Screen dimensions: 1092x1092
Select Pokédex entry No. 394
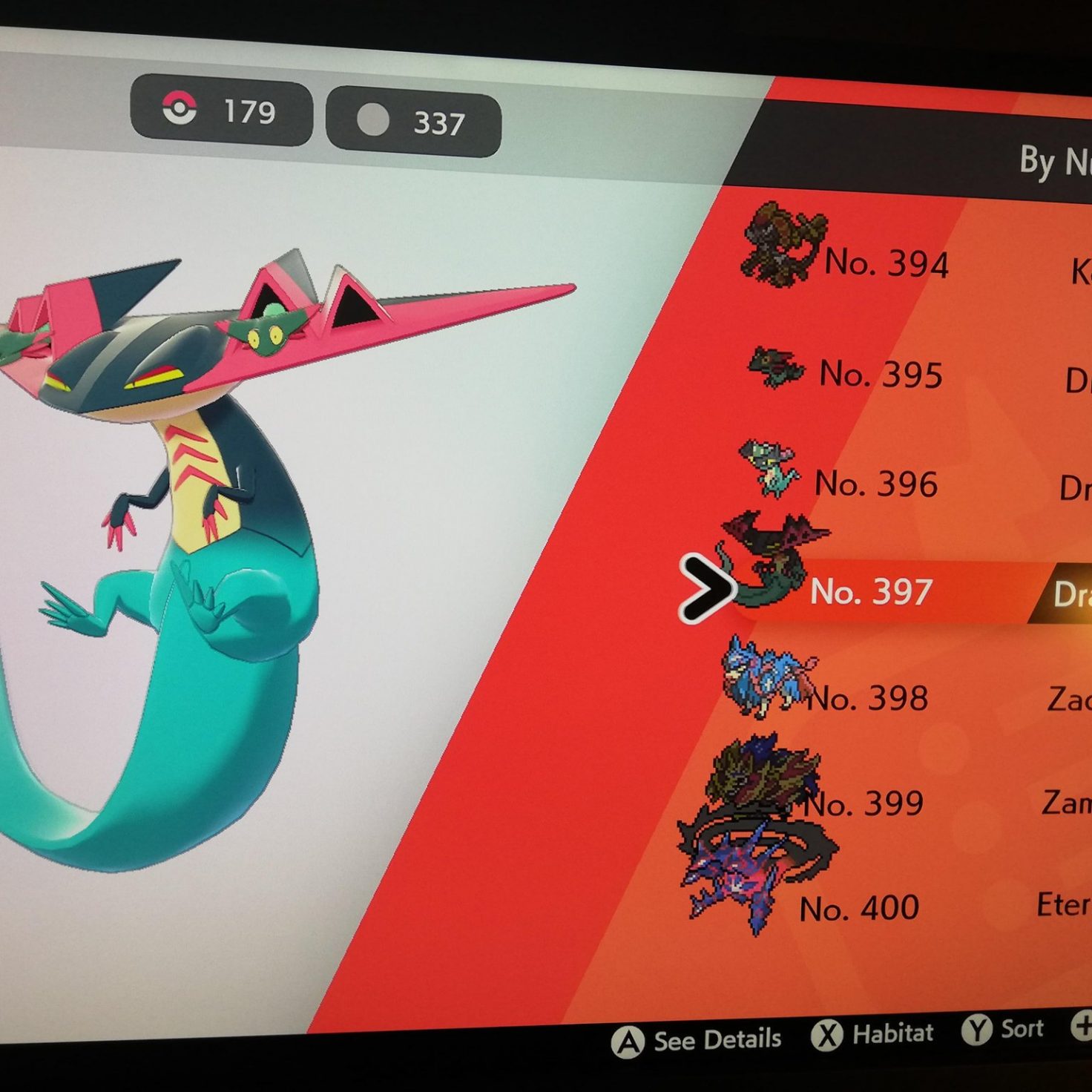click(887, 263)
